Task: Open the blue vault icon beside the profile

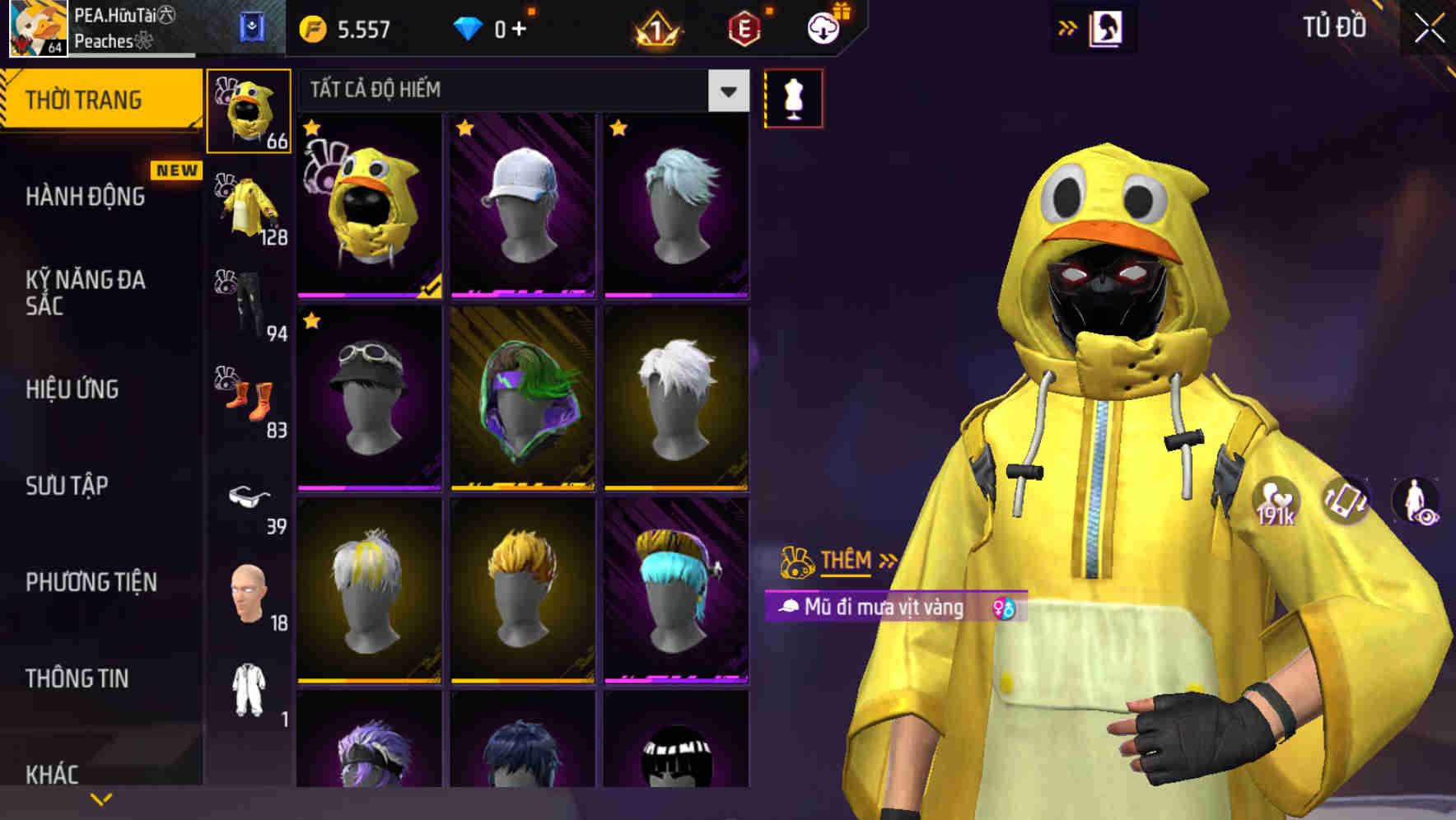Action: (x=252, y=27)
